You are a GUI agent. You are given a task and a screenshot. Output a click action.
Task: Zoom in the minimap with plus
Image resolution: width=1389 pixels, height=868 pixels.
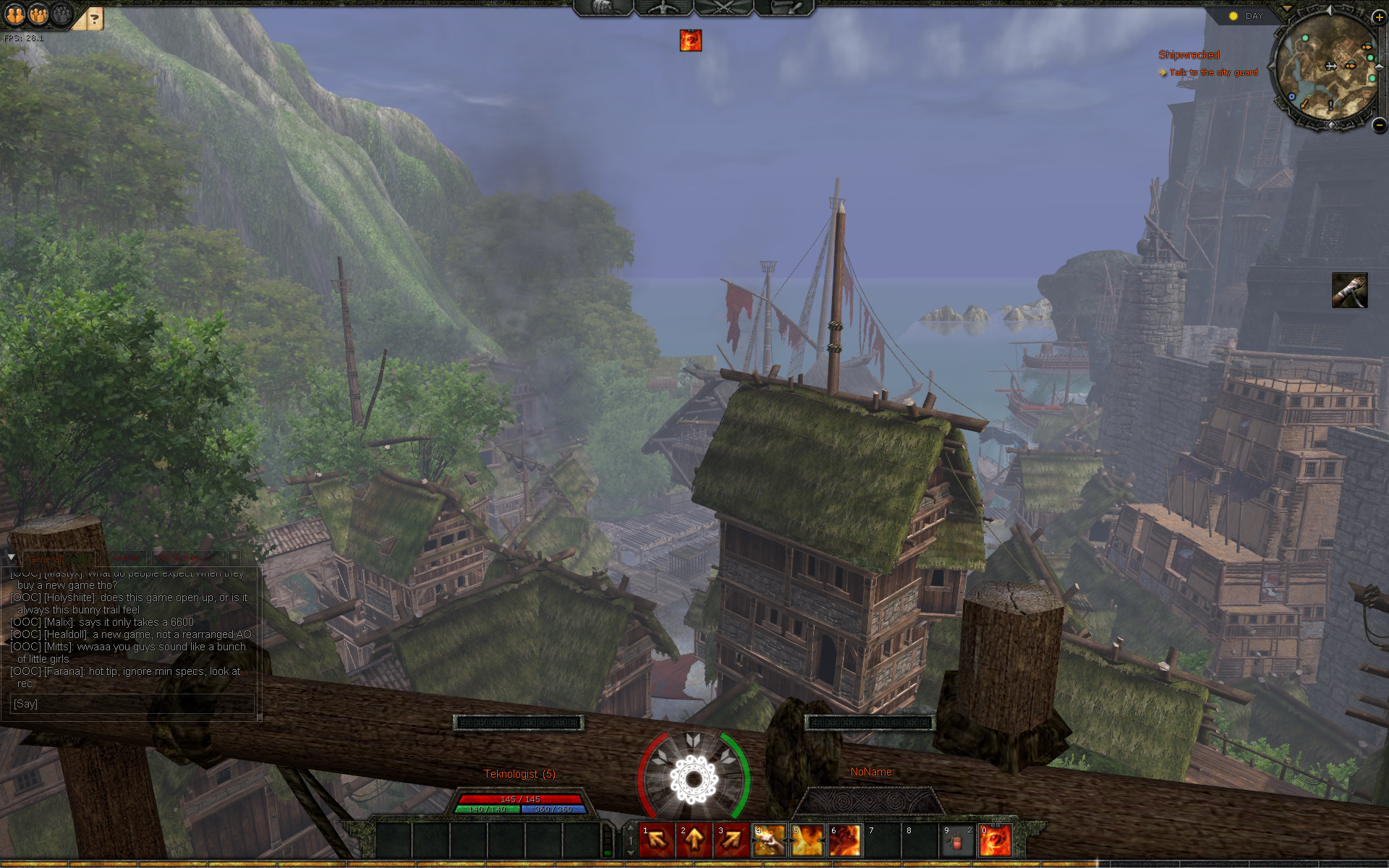1379,17
